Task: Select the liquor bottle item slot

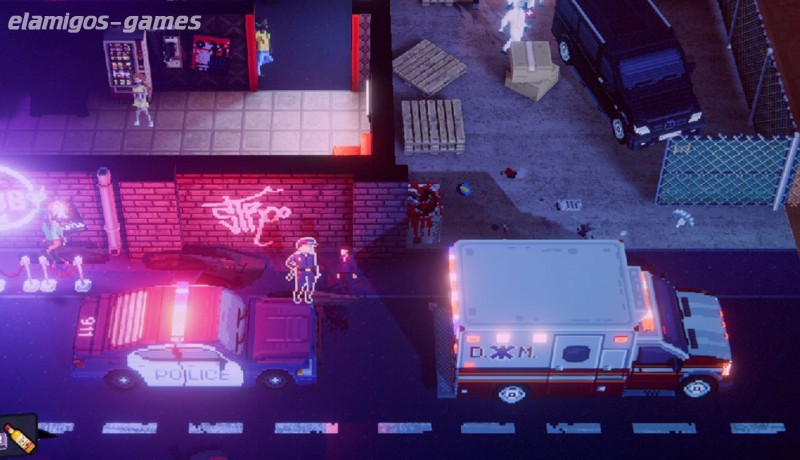Action: click(18, 437)
